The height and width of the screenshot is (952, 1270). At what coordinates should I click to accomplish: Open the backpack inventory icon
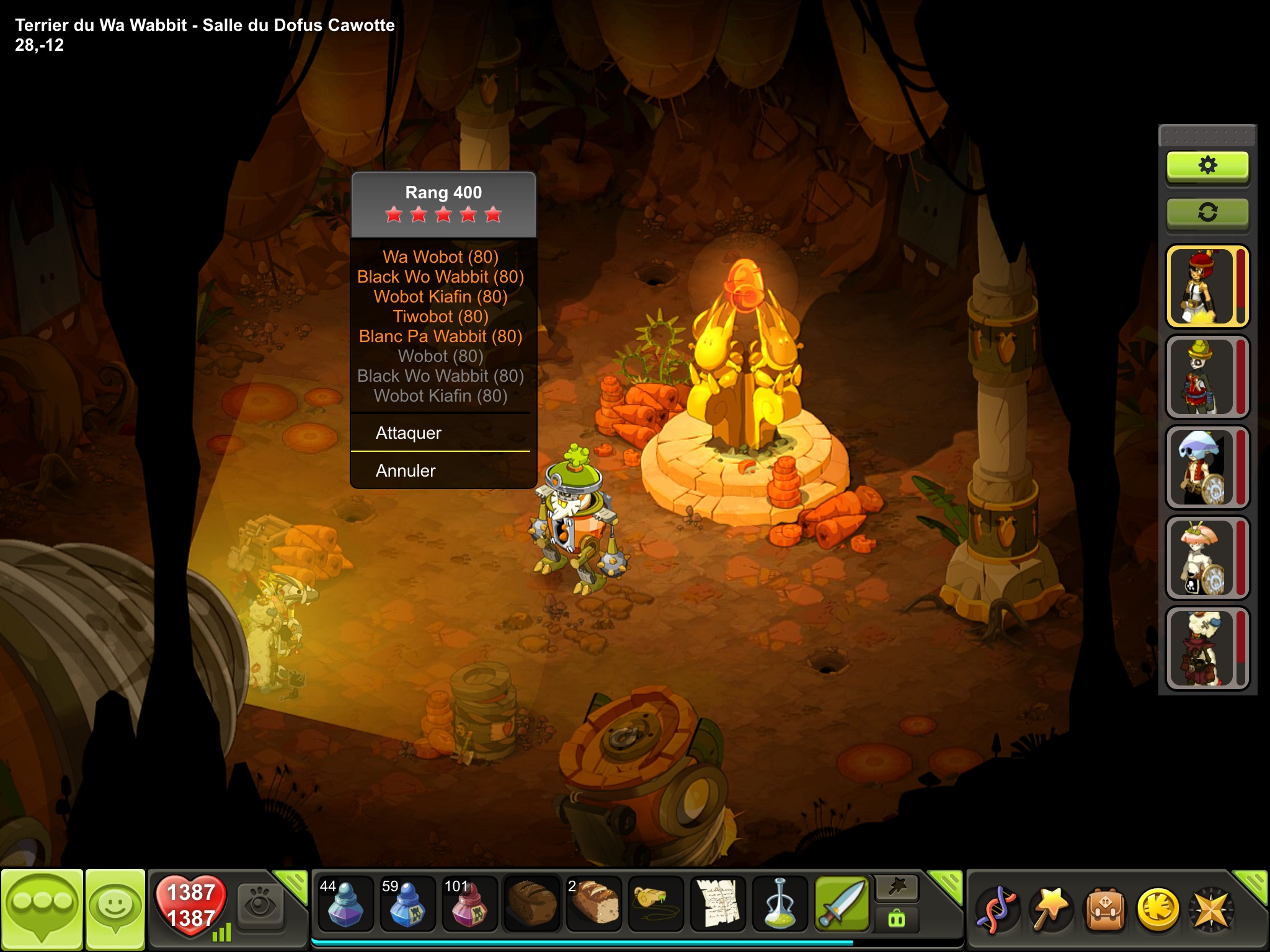[x=1105, y=910]
